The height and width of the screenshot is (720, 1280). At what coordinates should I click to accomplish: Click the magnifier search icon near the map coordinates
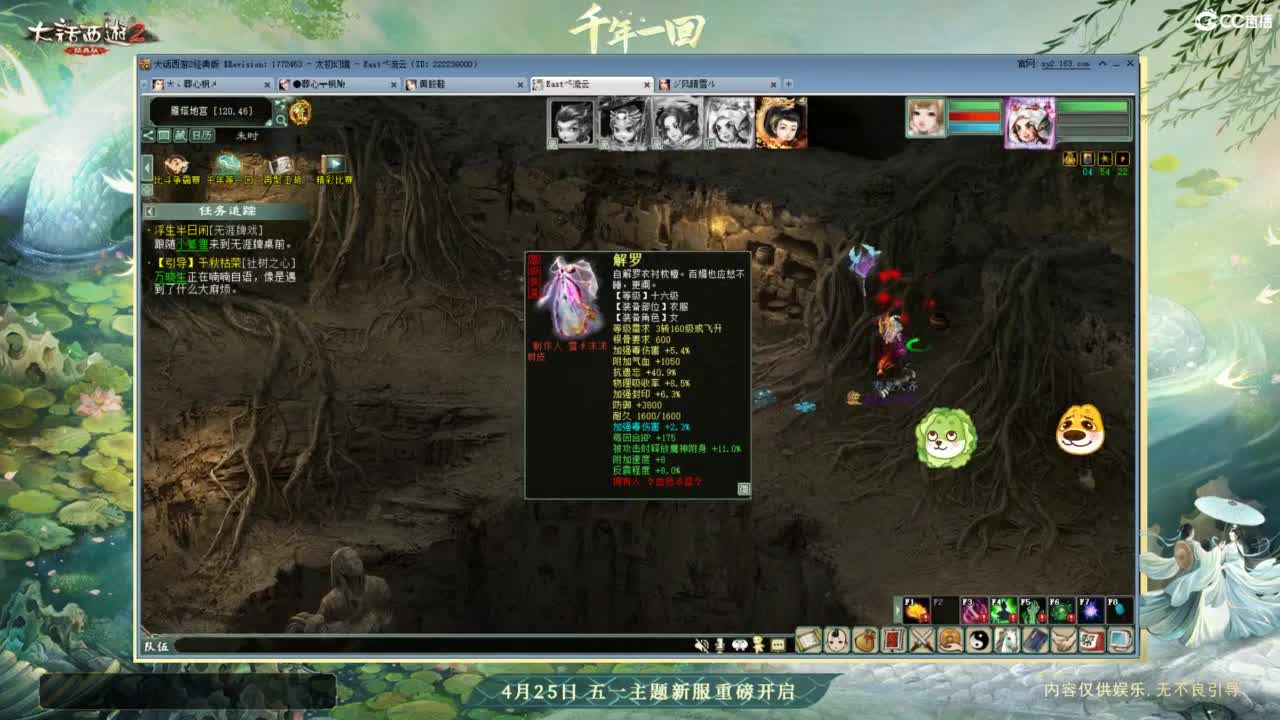click(x=280, y=118)
